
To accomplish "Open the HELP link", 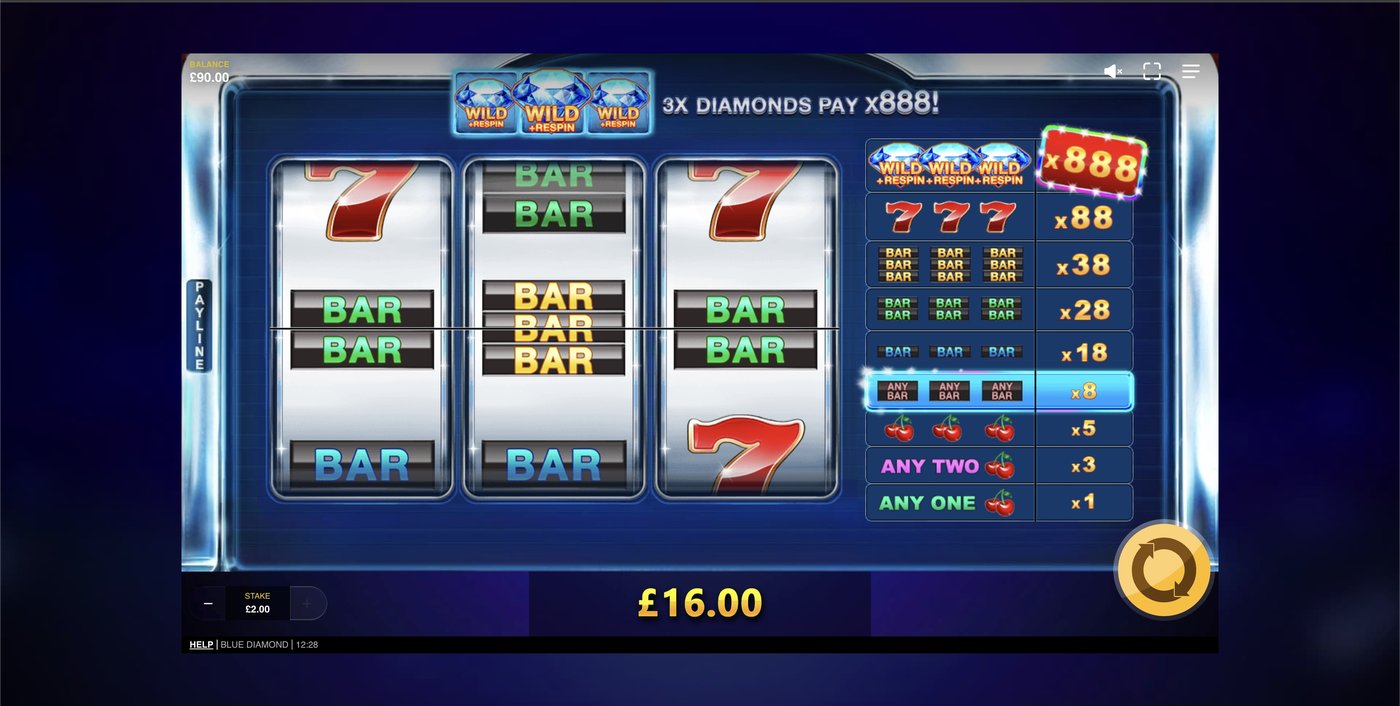I will pos(201,645).
